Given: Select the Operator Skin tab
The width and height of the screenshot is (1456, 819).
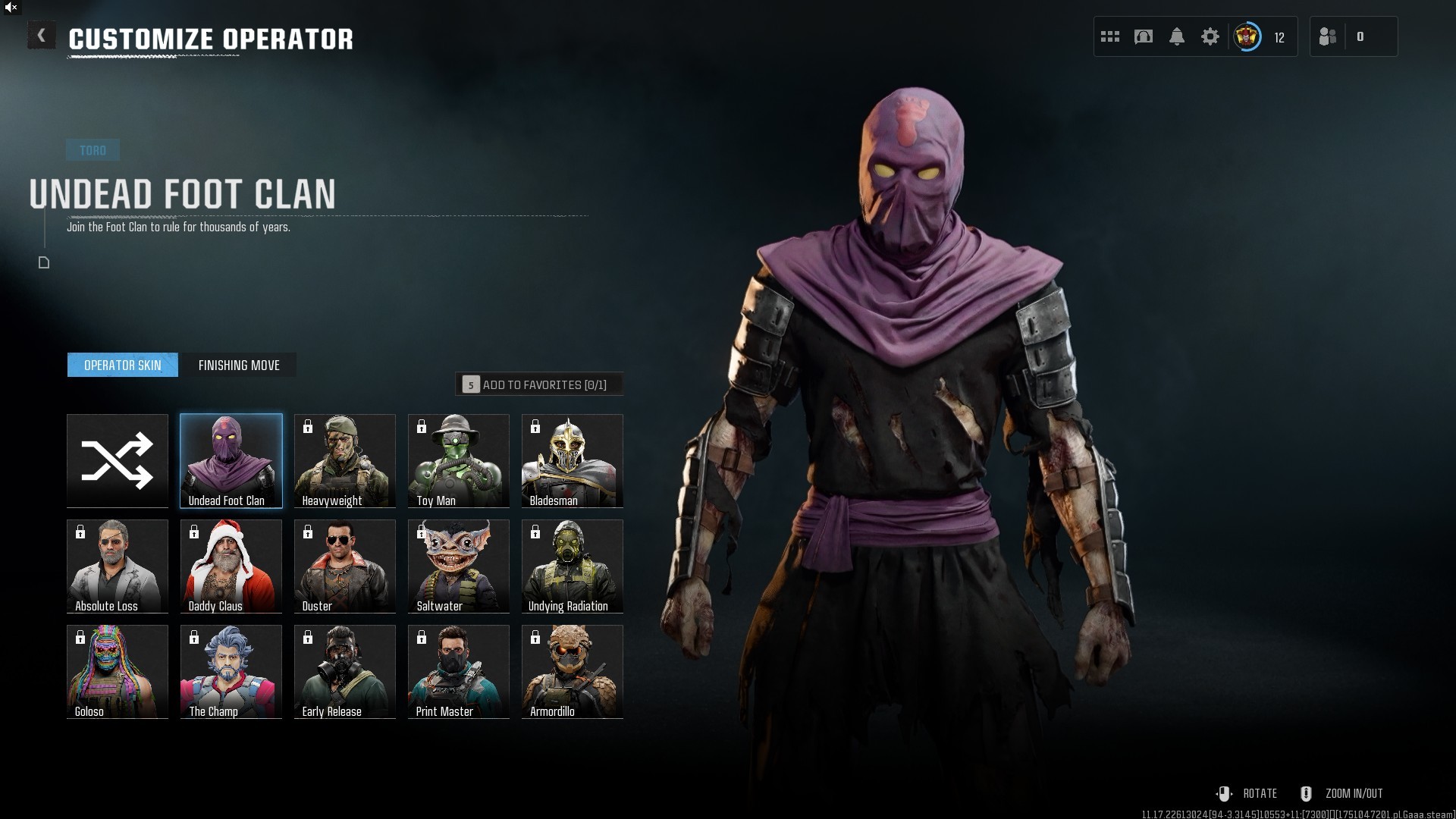Looking at the screenshot, I should pos(123,366).
